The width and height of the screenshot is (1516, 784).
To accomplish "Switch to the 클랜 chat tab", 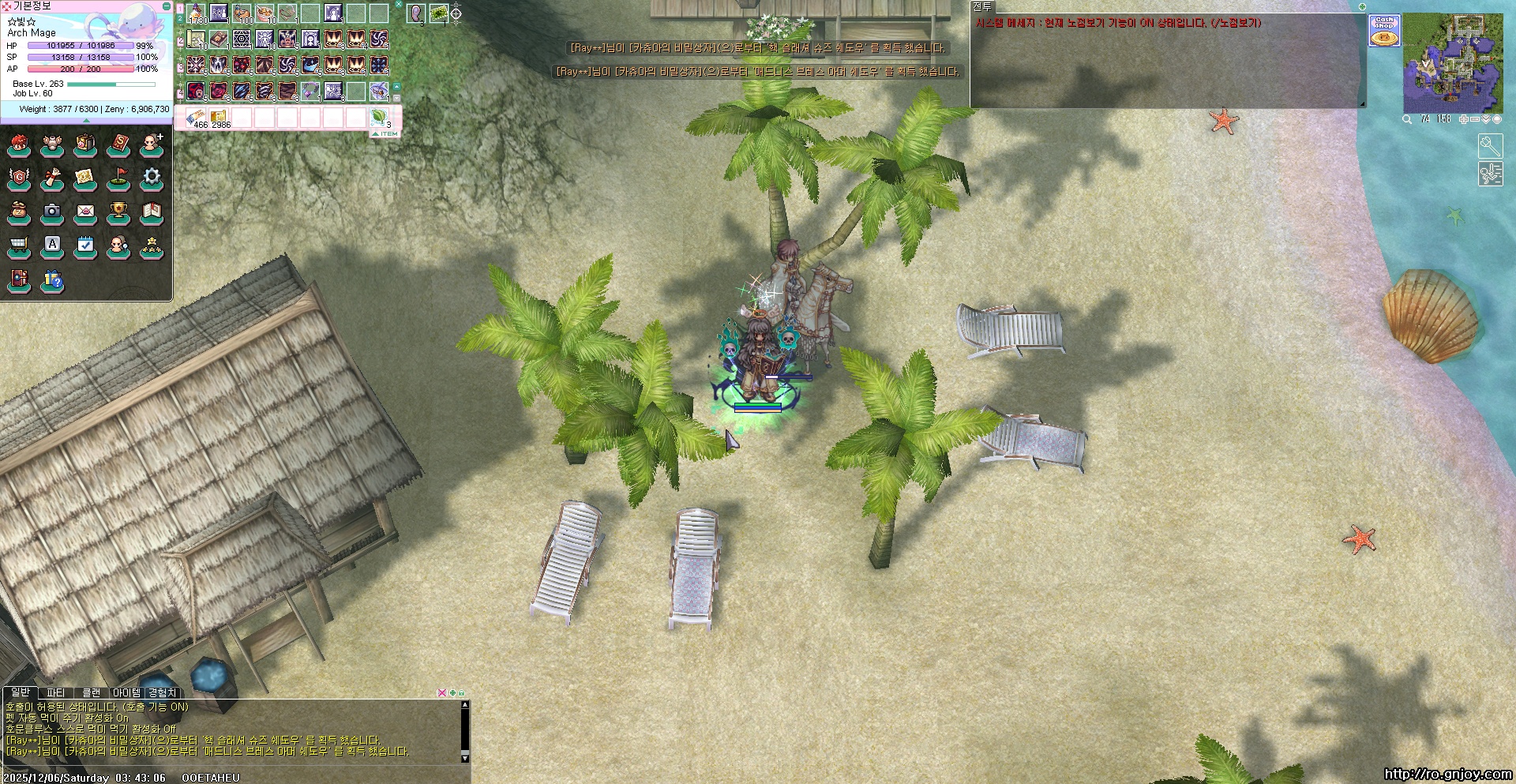I will click(92, 693).
